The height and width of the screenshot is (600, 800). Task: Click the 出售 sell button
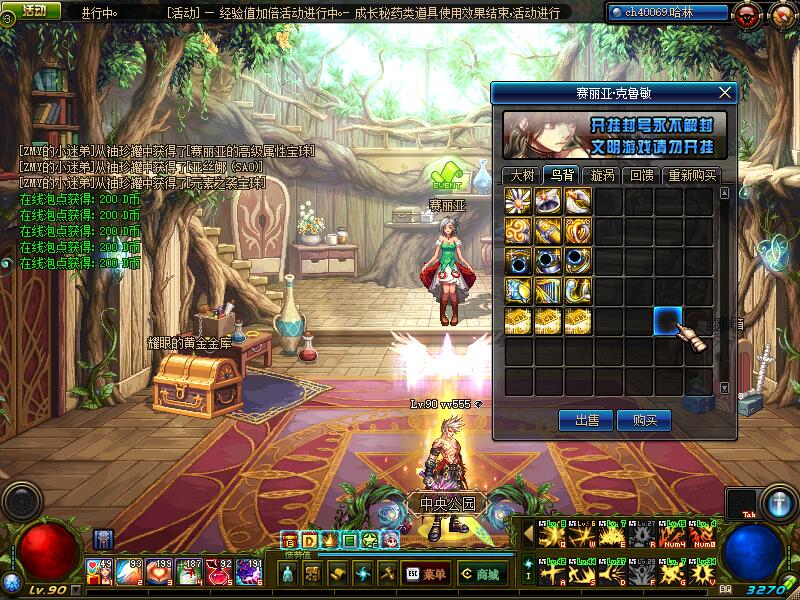(585, 420)
